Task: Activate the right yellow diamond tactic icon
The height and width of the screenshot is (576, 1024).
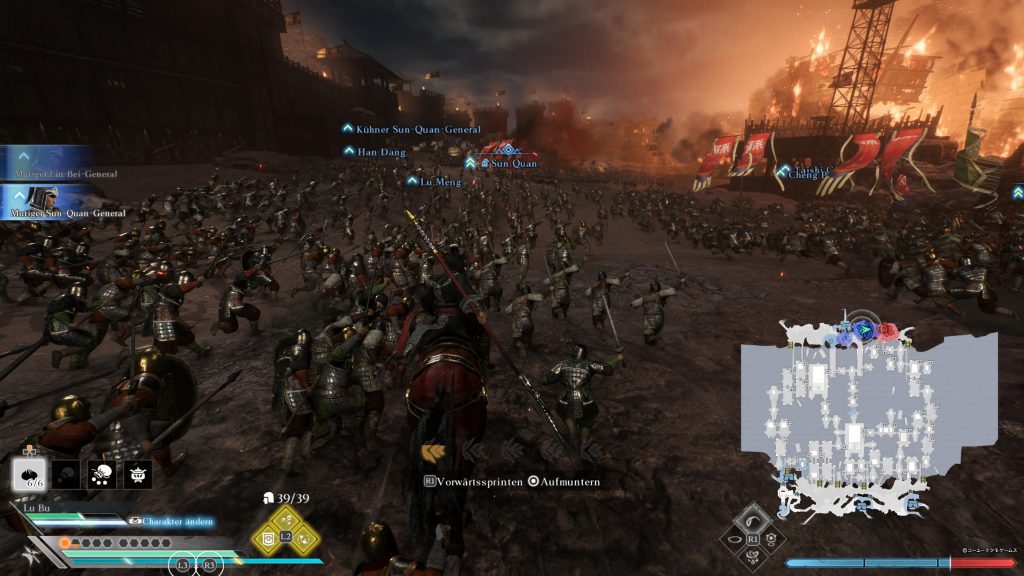Action: coord(304,537)
